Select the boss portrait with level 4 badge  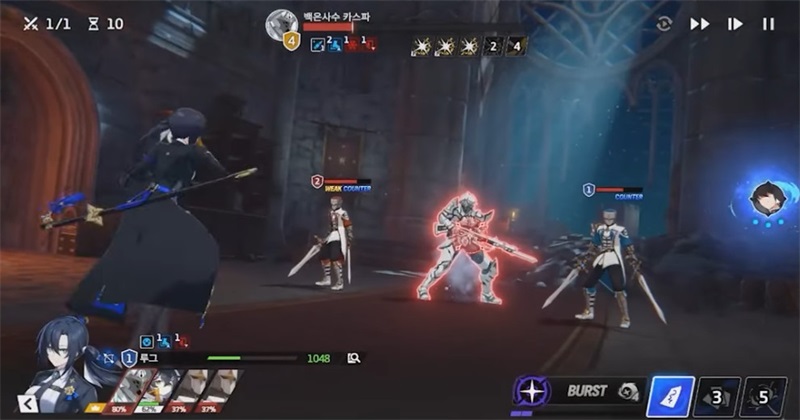[x=283, y=26]
